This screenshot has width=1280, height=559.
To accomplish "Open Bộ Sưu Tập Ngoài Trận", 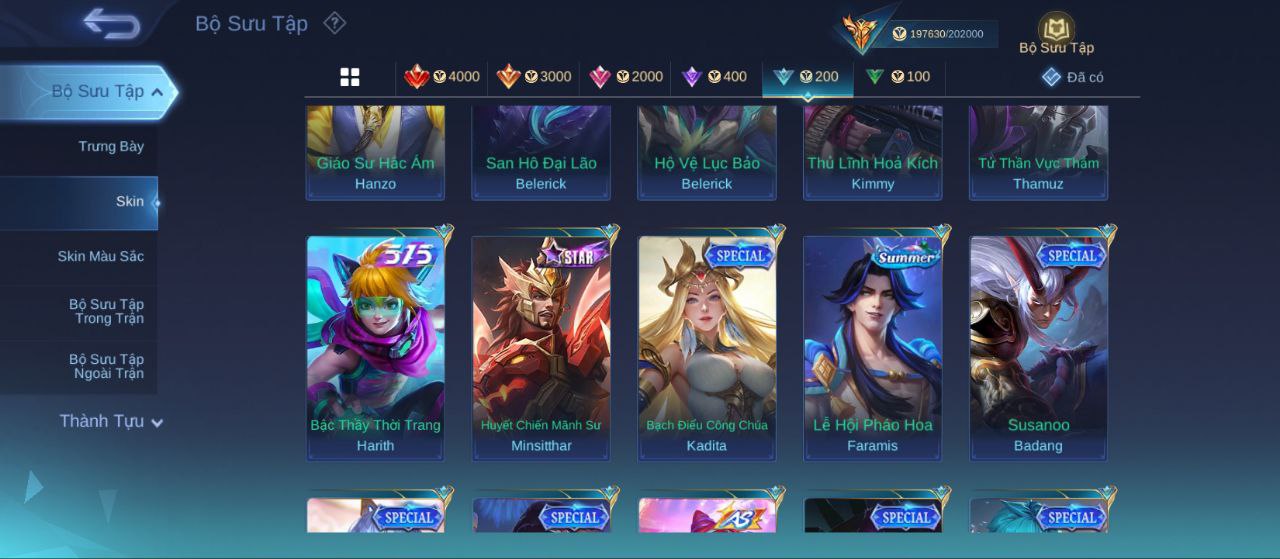I will pos(106,366).
